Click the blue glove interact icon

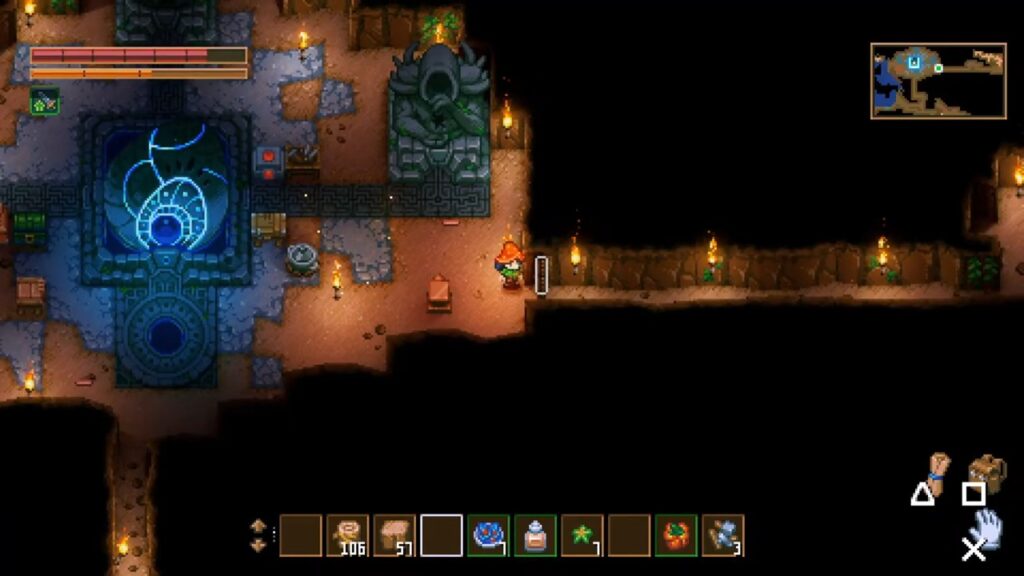click(x=987, y=525)
